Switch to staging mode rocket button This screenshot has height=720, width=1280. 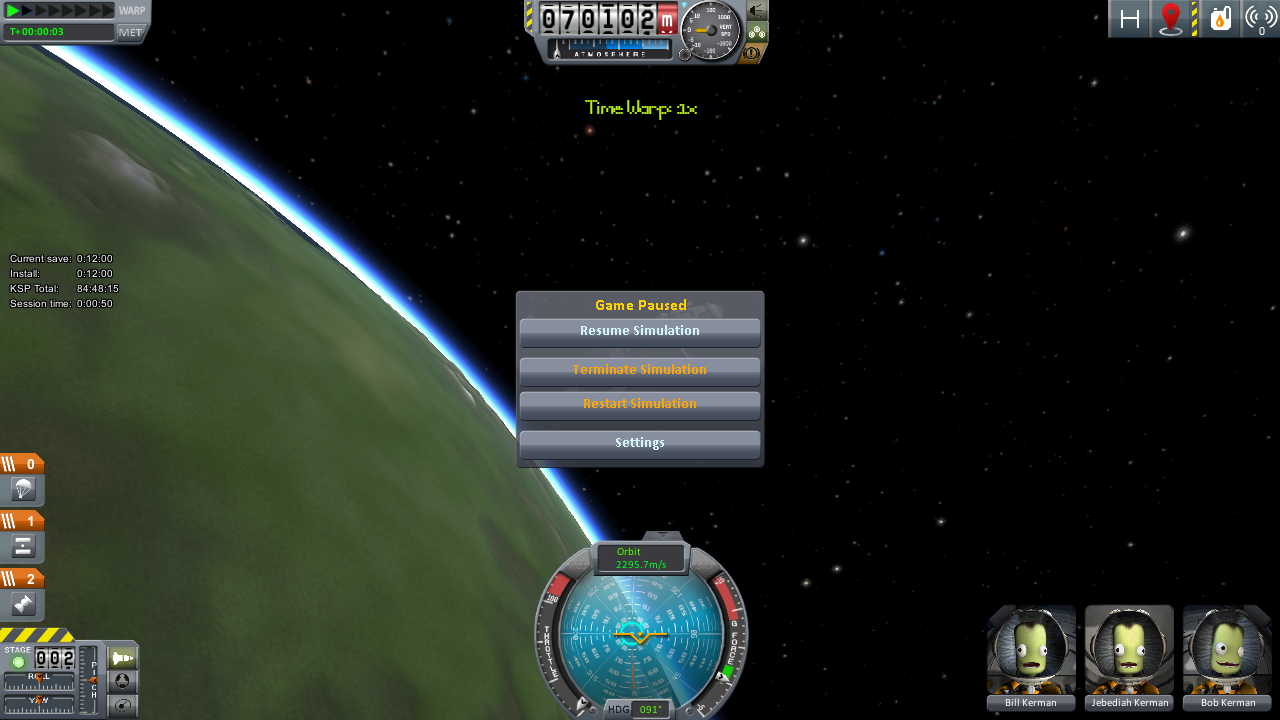[x=122, y=658]
